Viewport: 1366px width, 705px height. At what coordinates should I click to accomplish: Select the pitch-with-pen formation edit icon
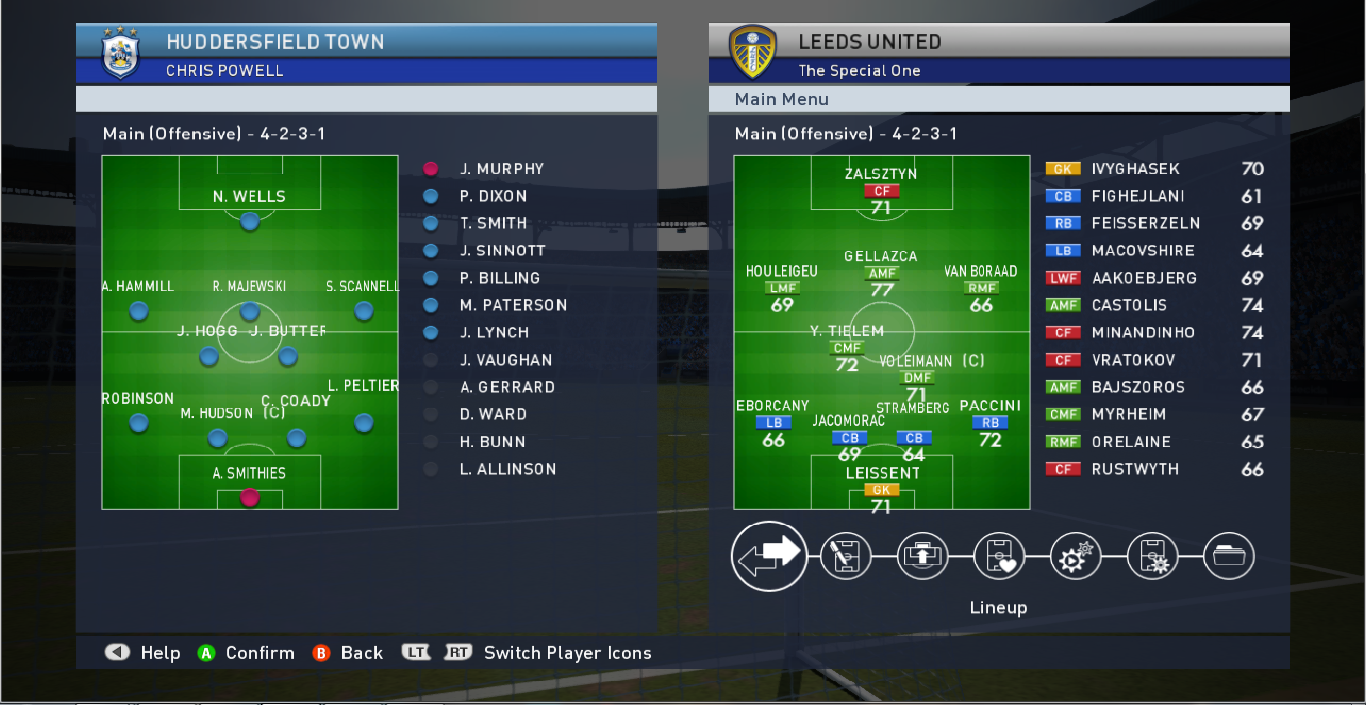pos(845,557)
